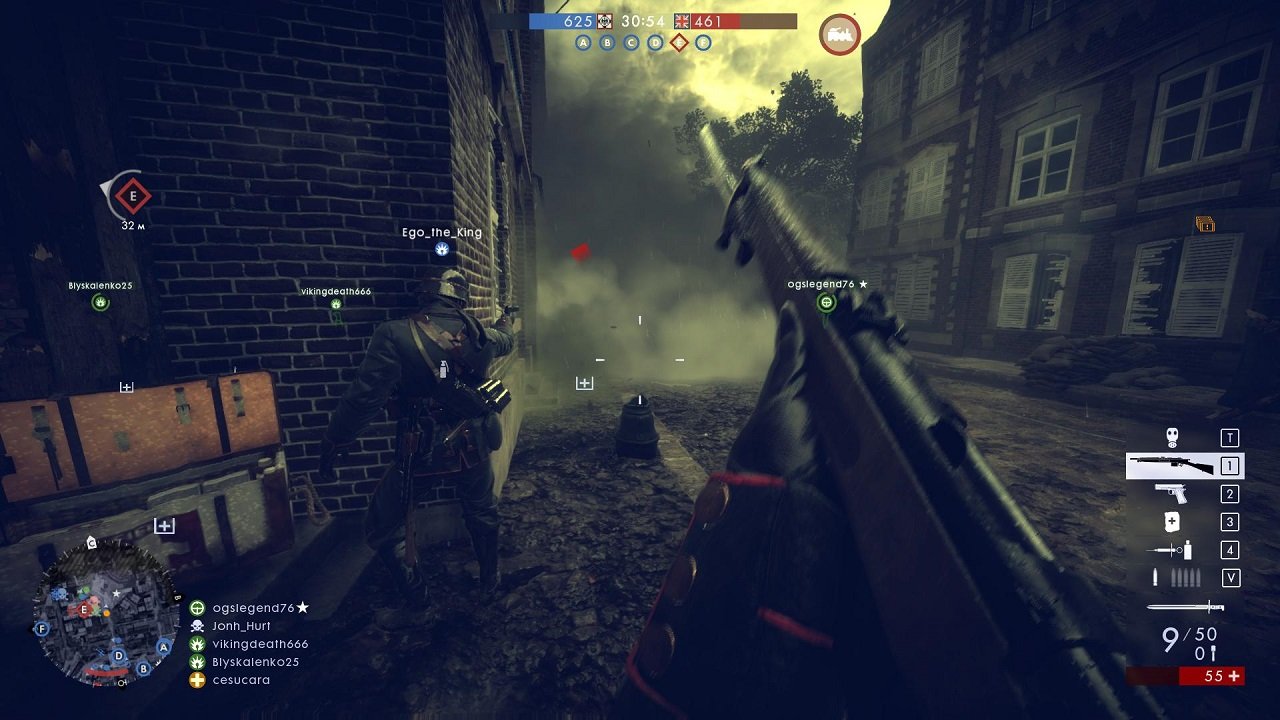Select the pistol icon in slot 2

coord(1171,493)
